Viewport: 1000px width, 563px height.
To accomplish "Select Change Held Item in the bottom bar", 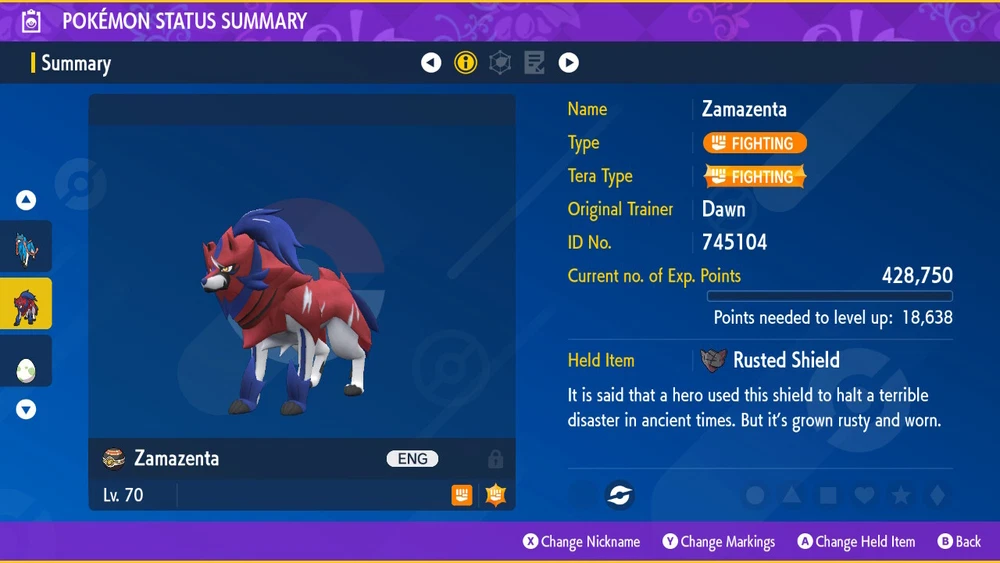I will click(856, 542).
